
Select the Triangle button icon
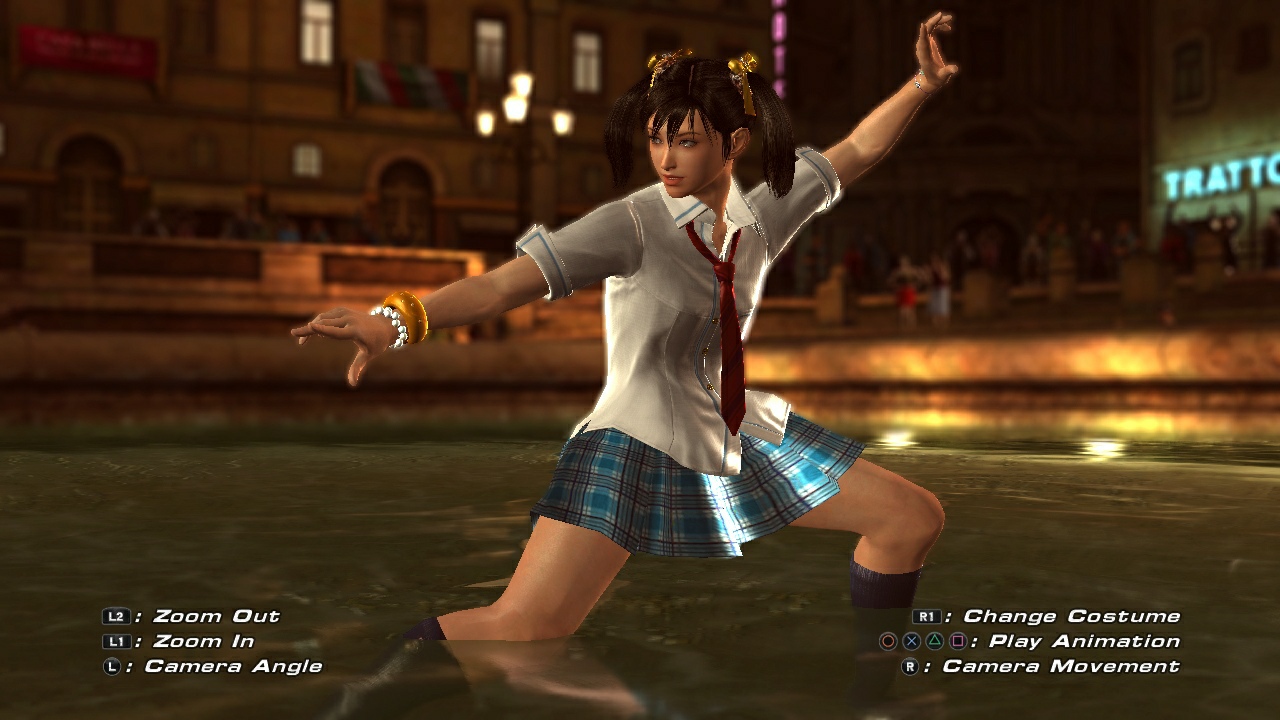(x=935, y=641)
